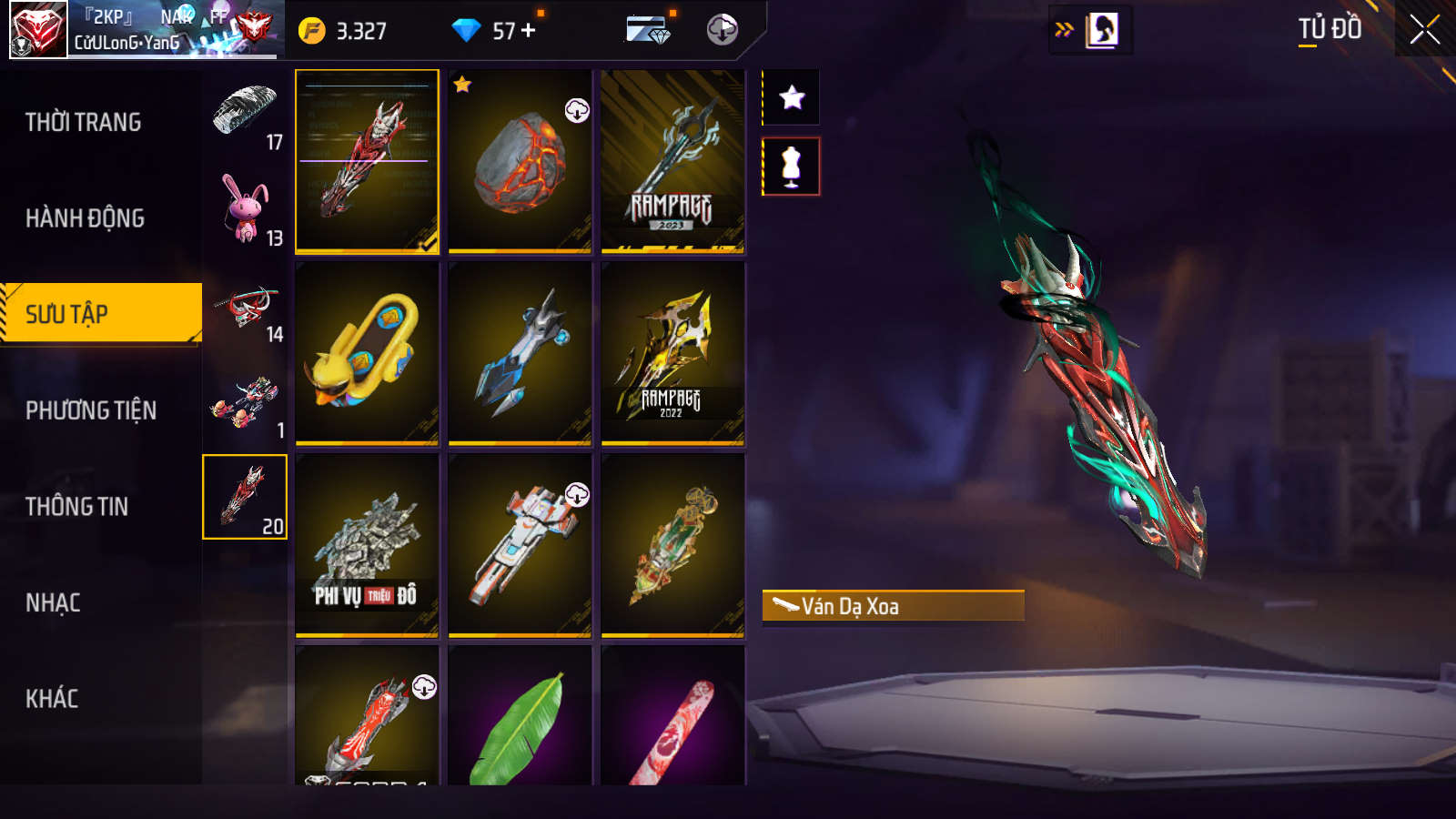The image size is (1456, 819).
Task: Open the player profile avatar
Action: coord(38,30)
